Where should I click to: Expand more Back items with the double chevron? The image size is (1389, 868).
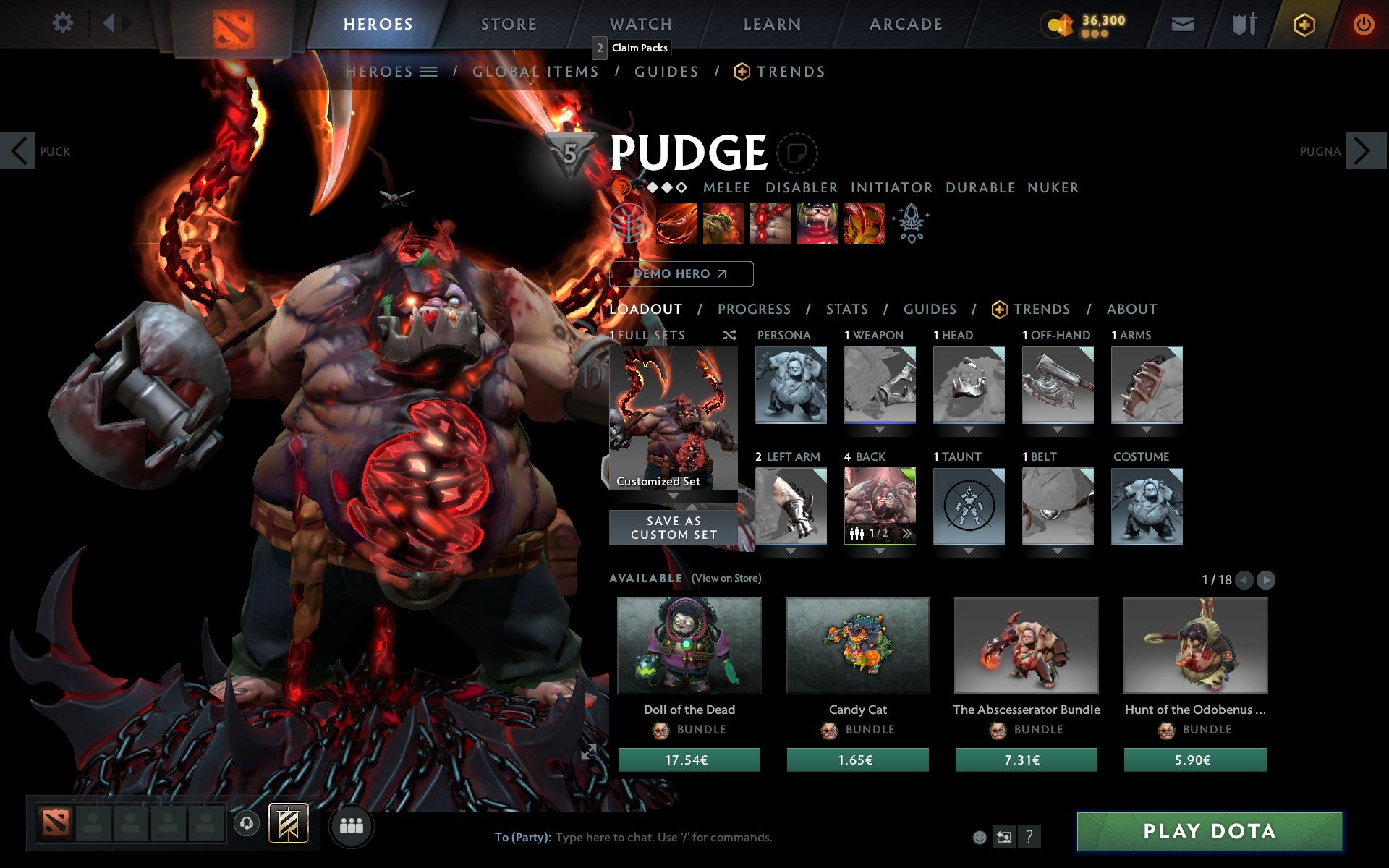pyautogui.click(x=906, y=534)
